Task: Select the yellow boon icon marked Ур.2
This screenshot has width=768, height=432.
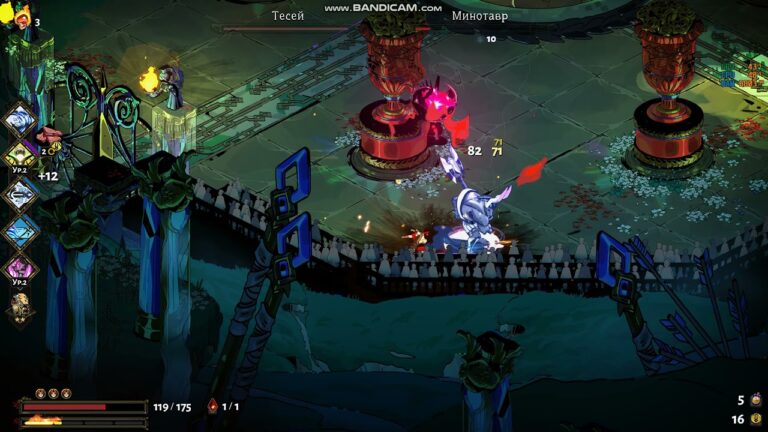Action: tap(20, 155)
